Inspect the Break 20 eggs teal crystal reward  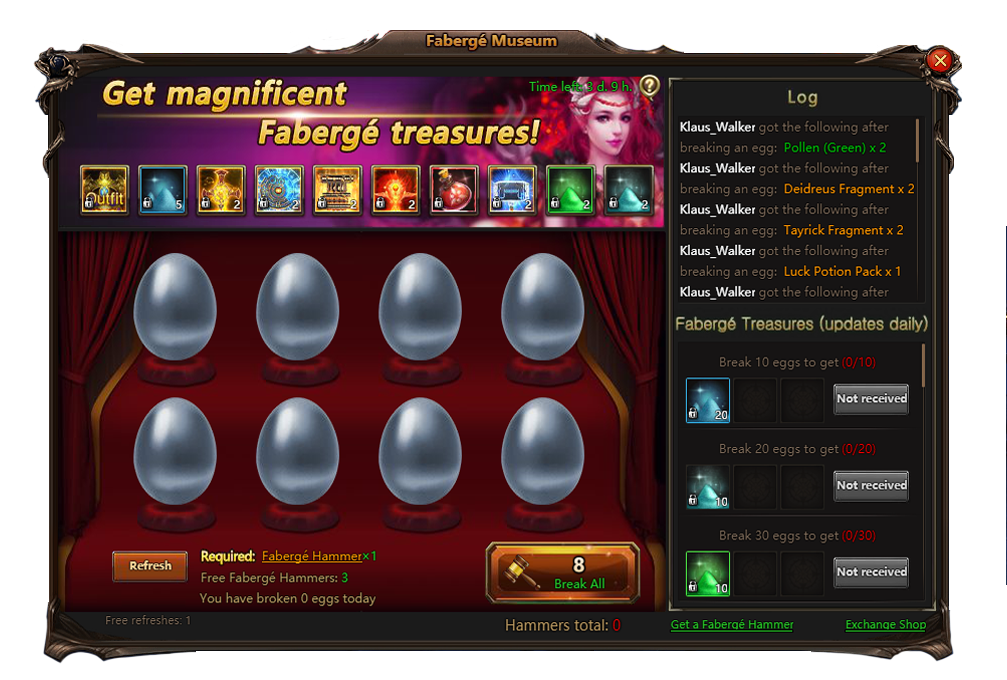click(707, 486)
